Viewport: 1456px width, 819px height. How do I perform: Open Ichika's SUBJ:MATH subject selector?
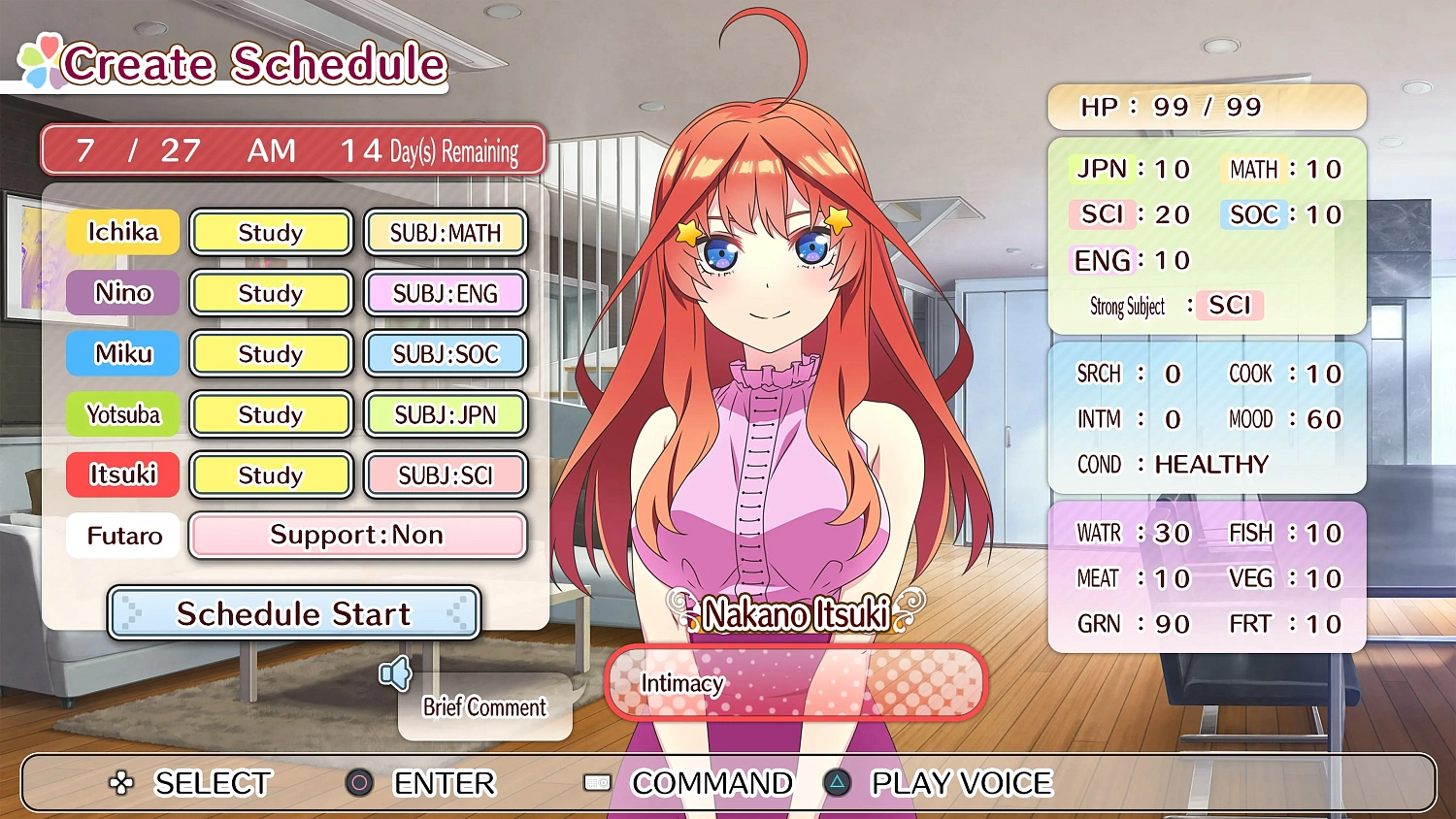(x=446, y=232)
